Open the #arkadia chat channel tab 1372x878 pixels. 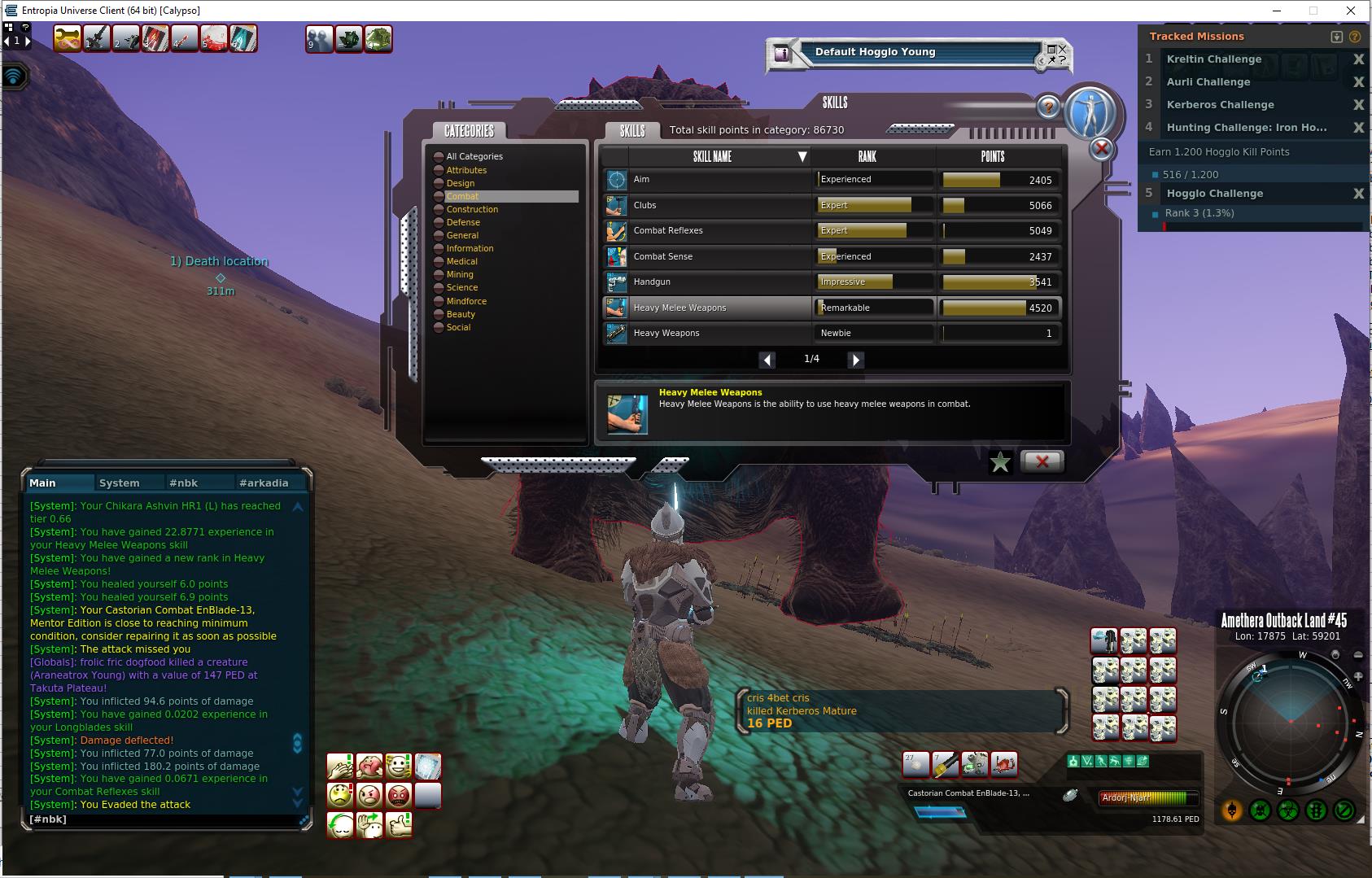(x=264, y=483)
